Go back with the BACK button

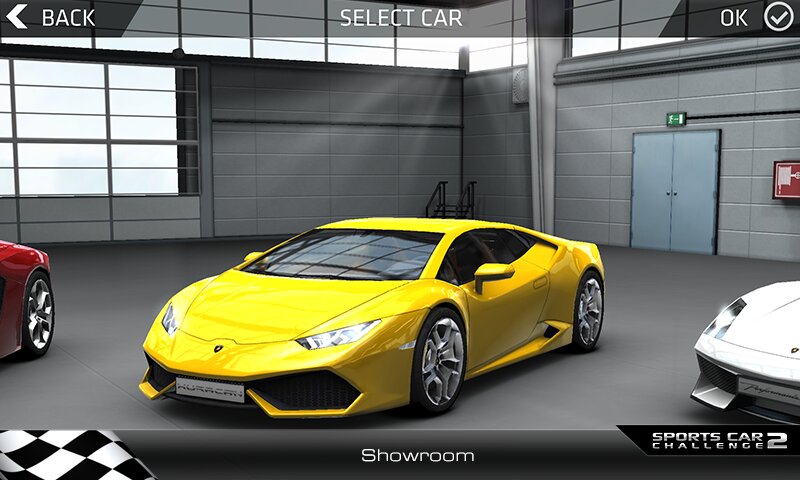pos(52,17)
